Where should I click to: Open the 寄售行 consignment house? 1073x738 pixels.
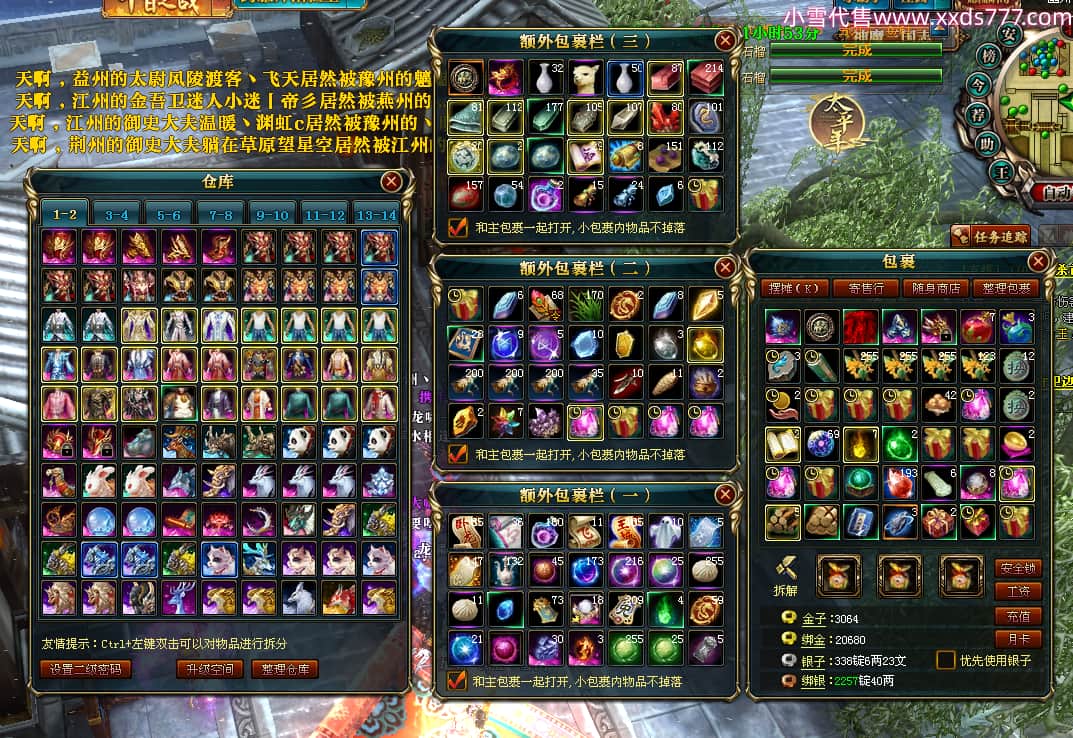click(x=866, y=288)
